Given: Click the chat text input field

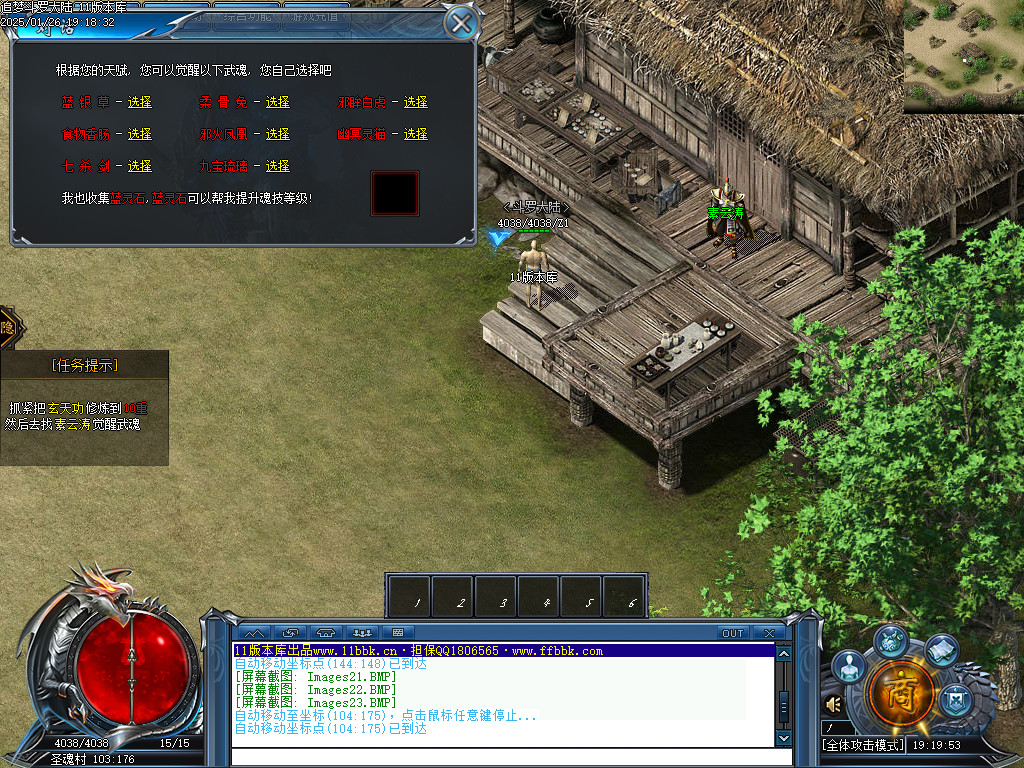Looking at the screenshot, I should [500, 756].
